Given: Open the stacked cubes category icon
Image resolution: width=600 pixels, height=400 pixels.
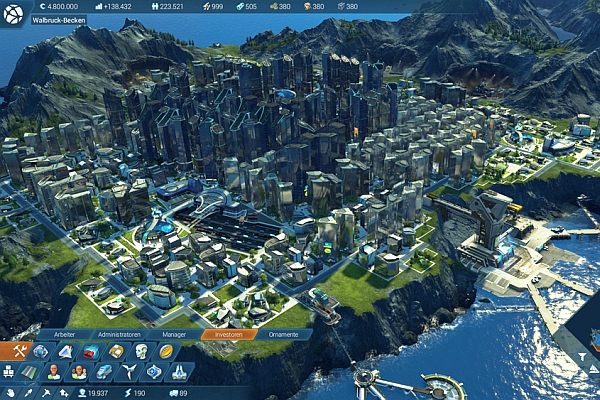Looking at the screenshot, I should [9, 372].
